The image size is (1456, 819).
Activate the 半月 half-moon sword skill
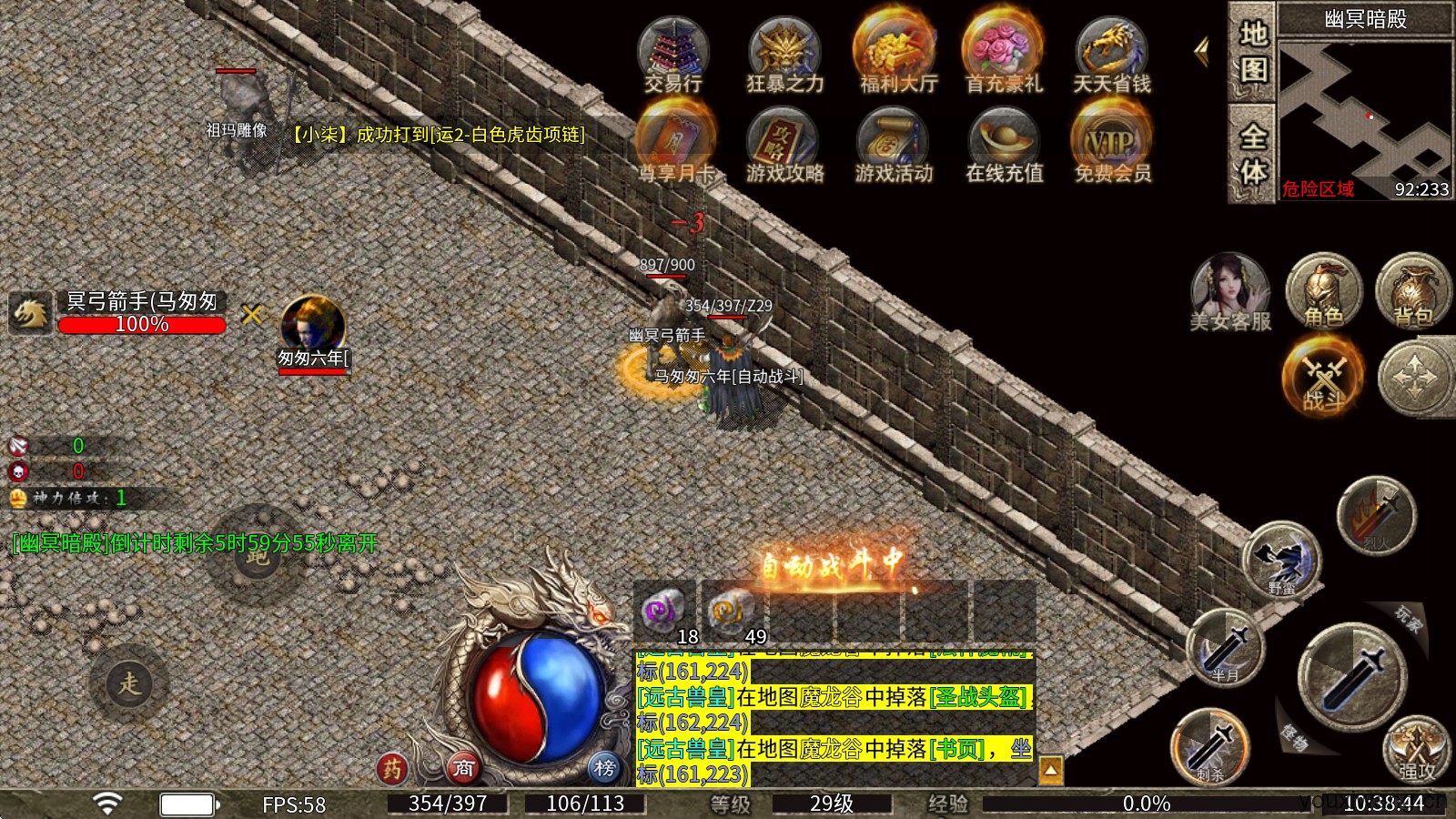(1225, 648)
